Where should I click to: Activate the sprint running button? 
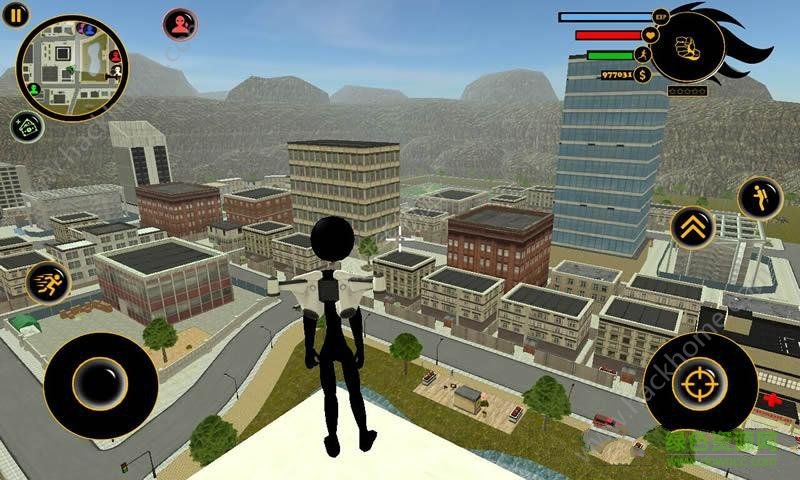click(47, 282)
